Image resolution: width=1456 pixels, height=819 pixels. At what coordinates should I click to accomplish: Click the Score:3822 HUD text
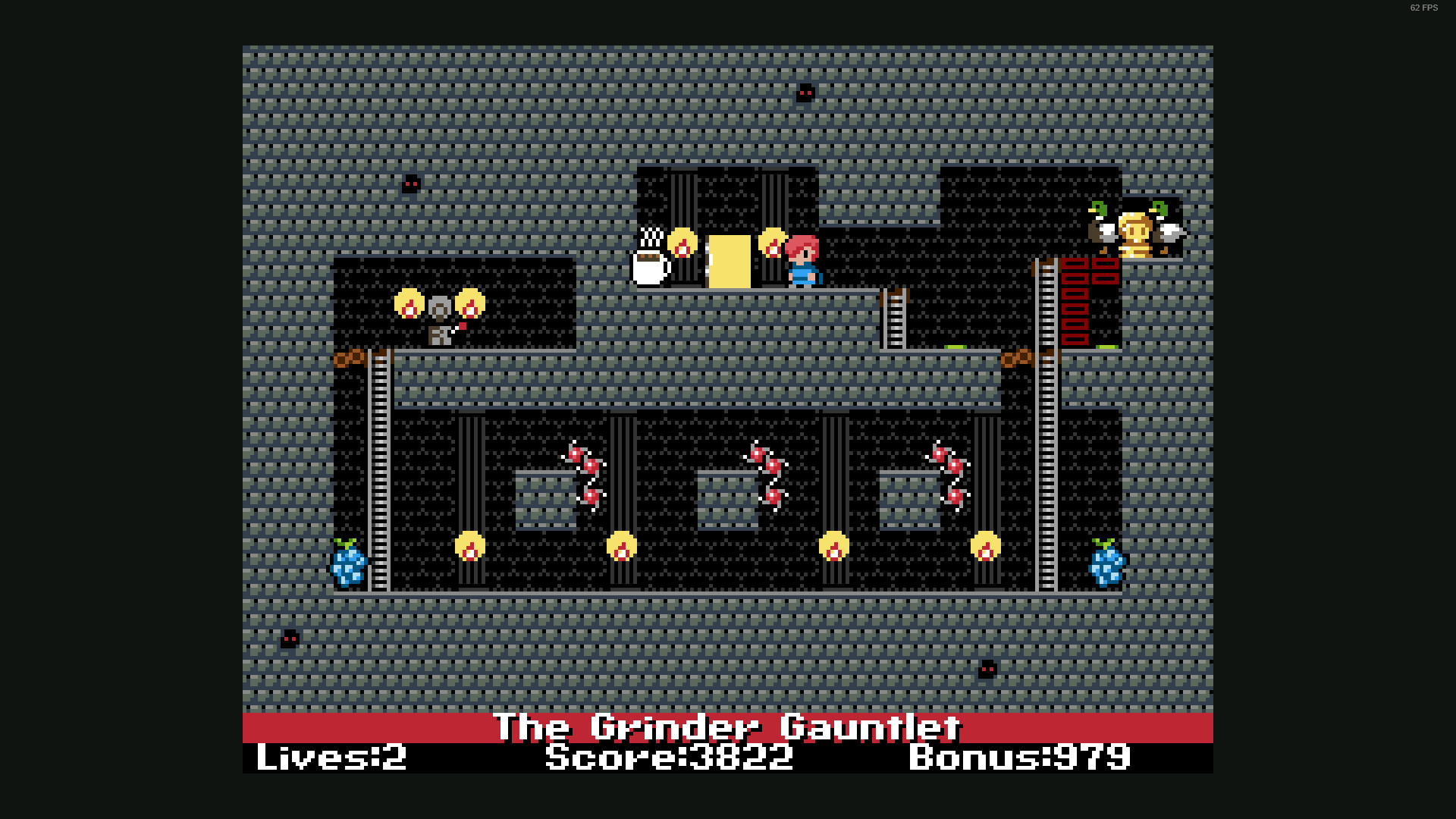pos(667,757)
